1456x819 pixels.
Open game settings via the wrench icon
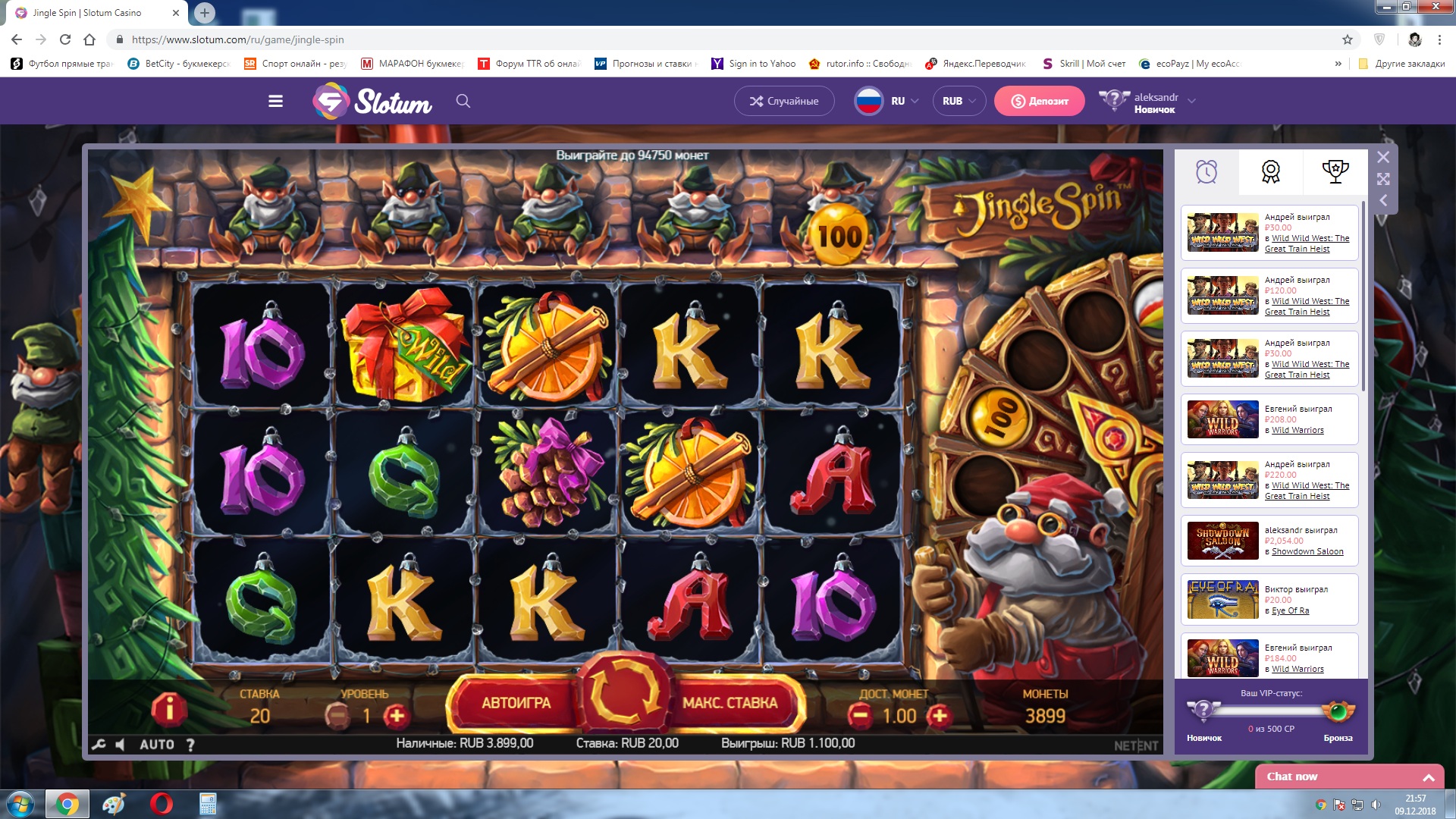(99, 745)
